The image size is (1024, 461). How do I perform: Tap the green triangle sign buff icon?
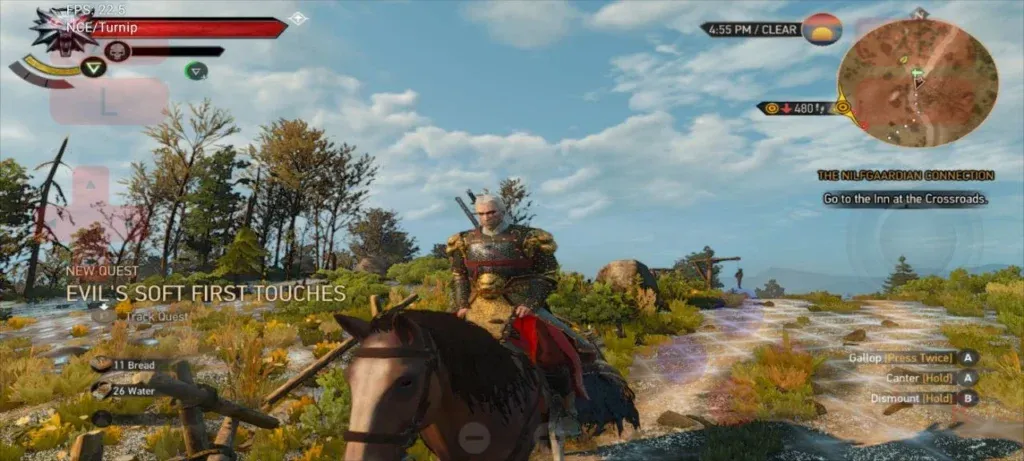[x=196, y=70]
